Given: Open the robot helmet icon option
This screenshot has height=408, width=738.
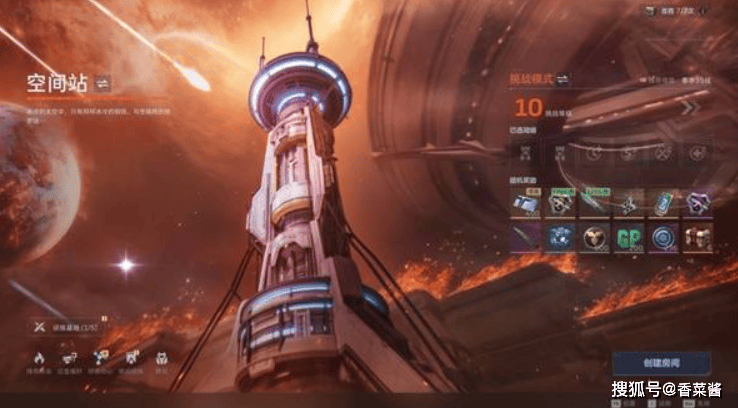Looking at the screenshot, I should 161,357.
